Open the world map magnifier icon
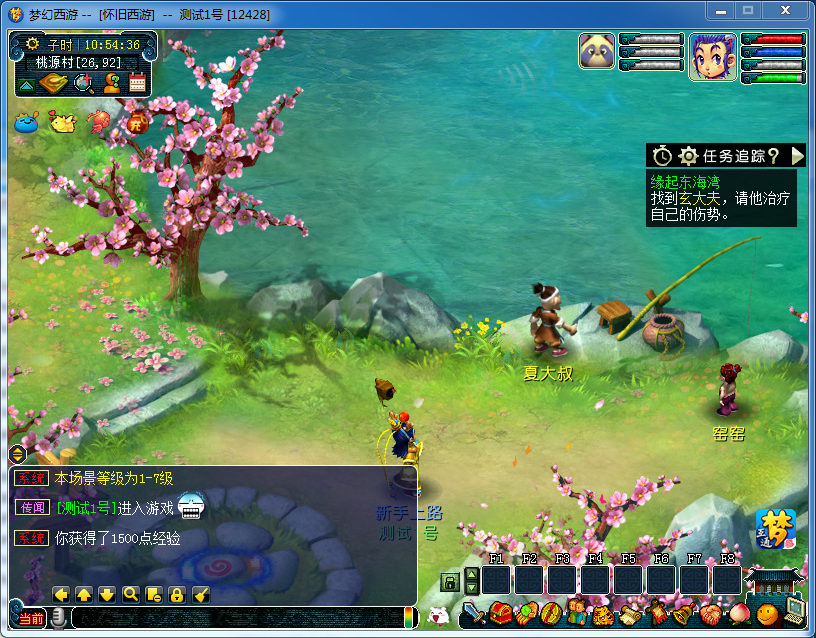The width and height of the screenshot is (816, 638). [84, 84]
